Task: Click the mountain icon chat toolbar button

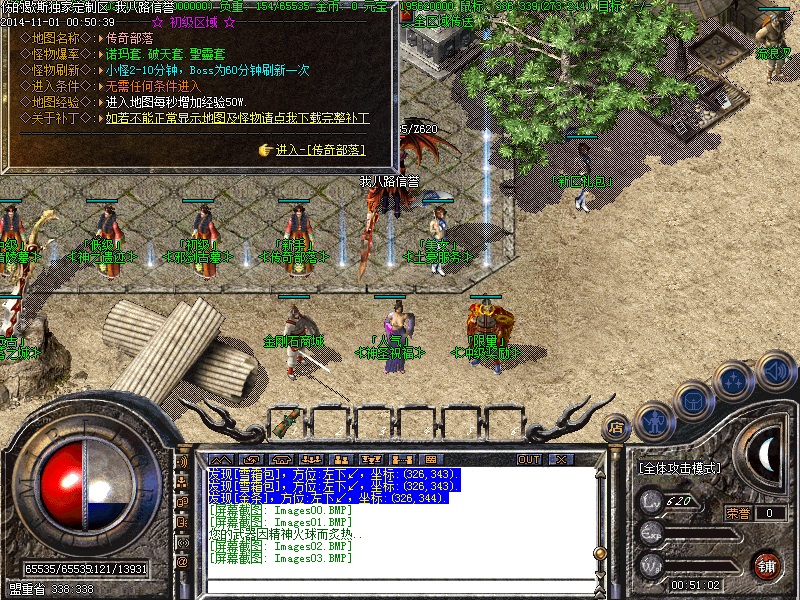Action: (x=220, y=459)
